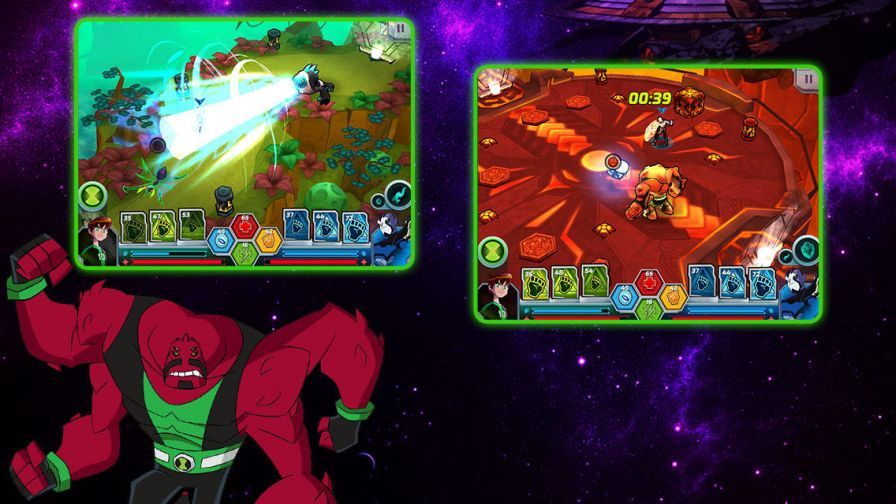This screenshot has width=896, height=504.
Task: Tap the Omnitrix button in the jungle battle
Action: [x=93, y=195]
